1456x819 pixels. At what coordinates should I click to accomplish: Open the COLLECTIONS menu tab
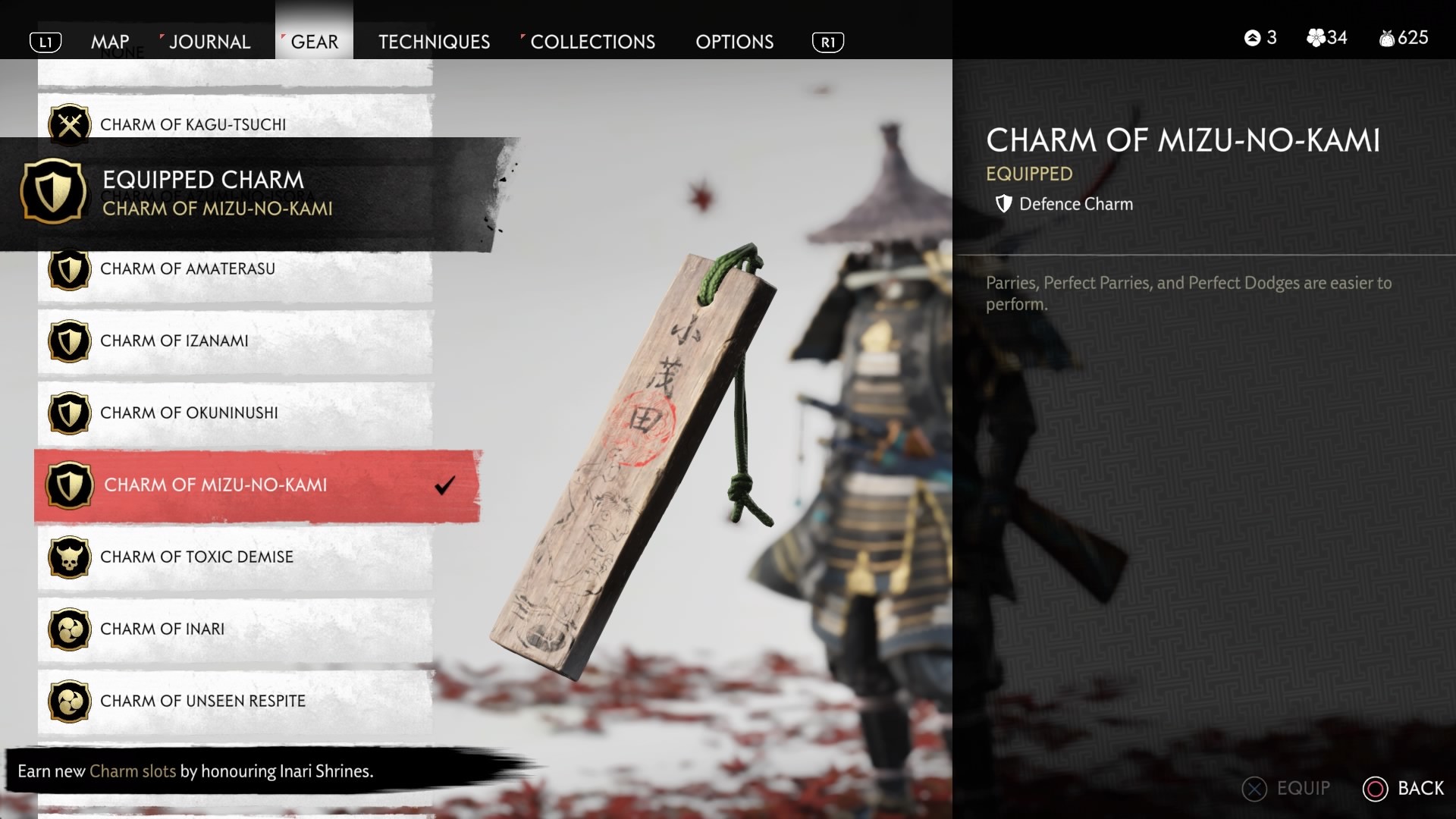point(591,42)
